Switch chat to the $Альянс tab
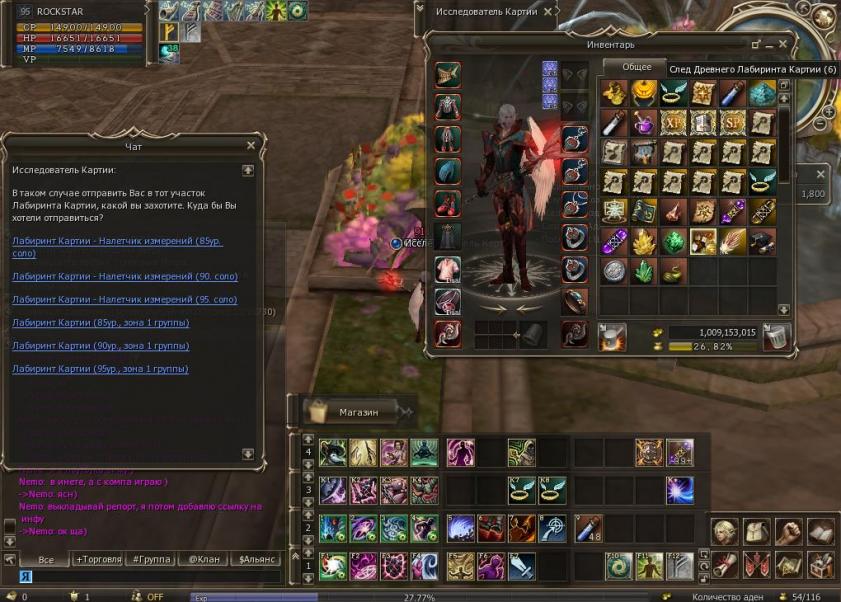This screenshot has height=602, width=841. [x=256, y=559]
